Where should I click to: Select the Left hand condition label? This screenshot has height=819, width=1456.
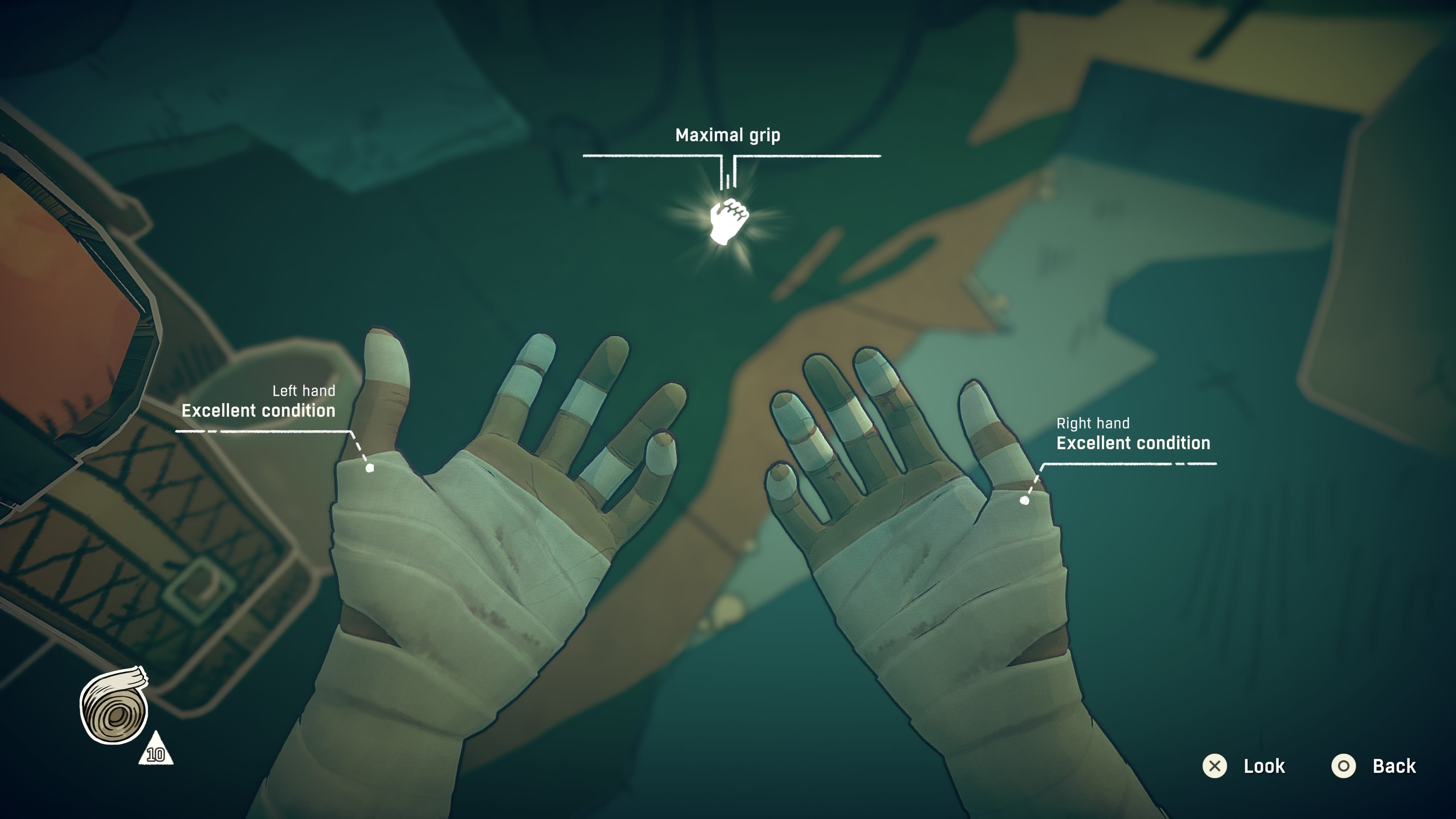point(258,402)
